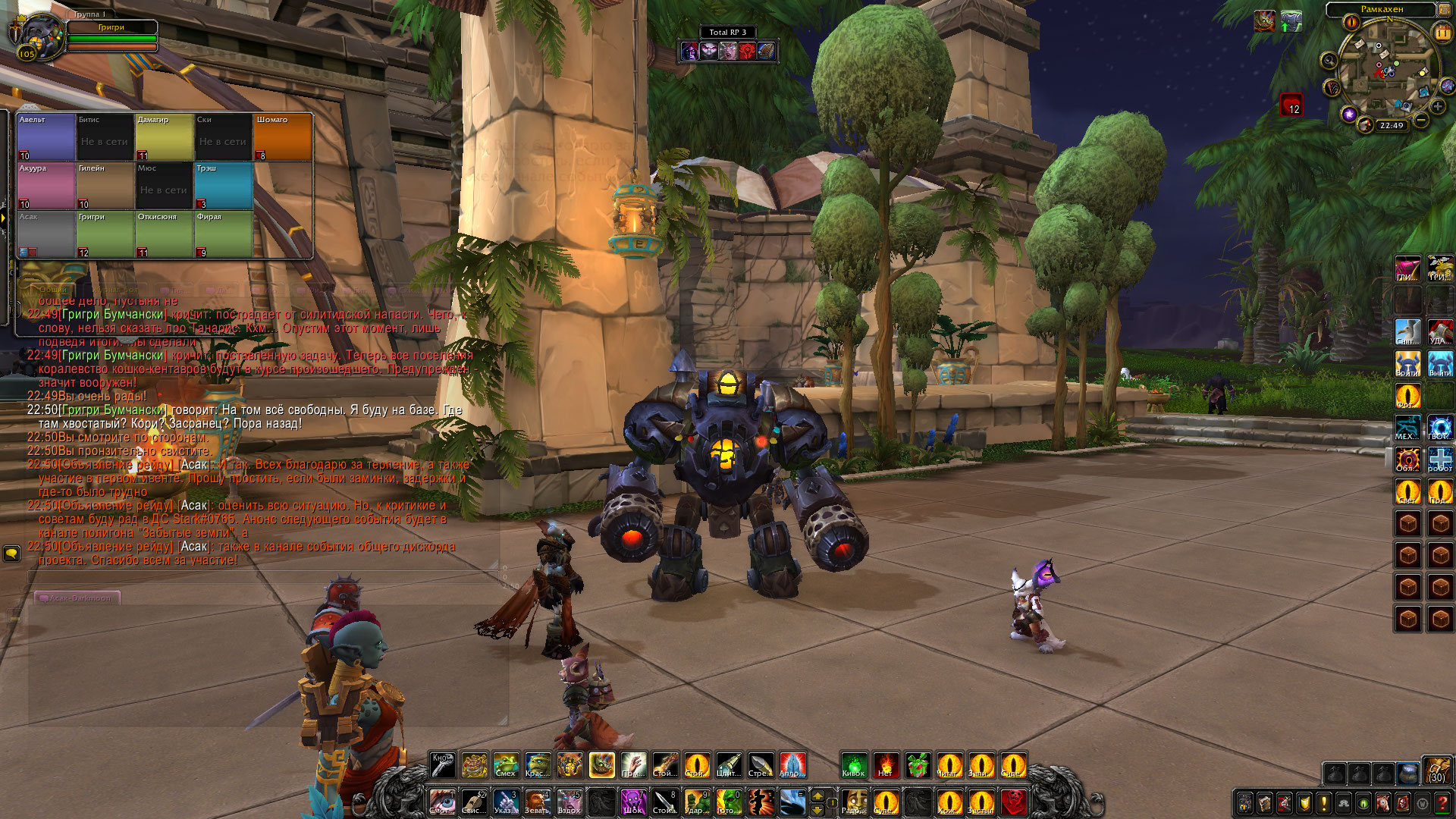
Task: Click the Рамкахен zone name header
Action: (1381, 10)
